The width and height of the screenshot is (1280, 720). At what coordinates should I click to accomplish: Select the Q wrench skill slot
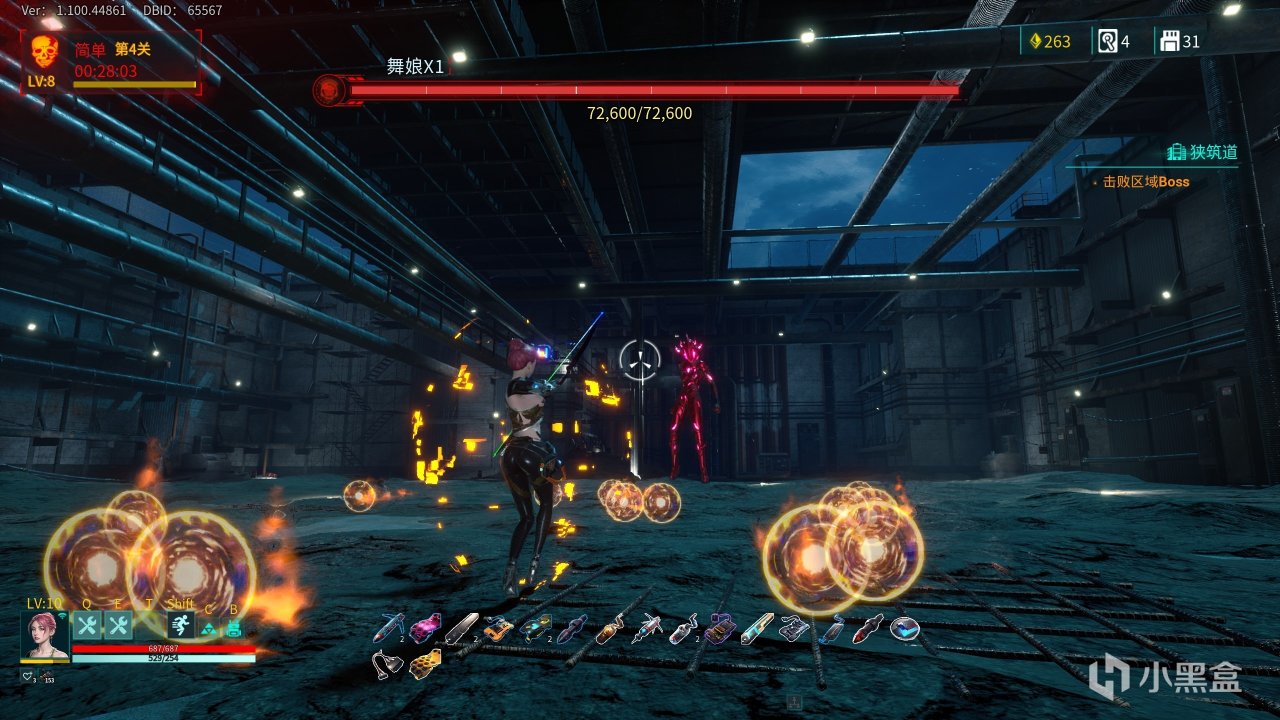86,626
